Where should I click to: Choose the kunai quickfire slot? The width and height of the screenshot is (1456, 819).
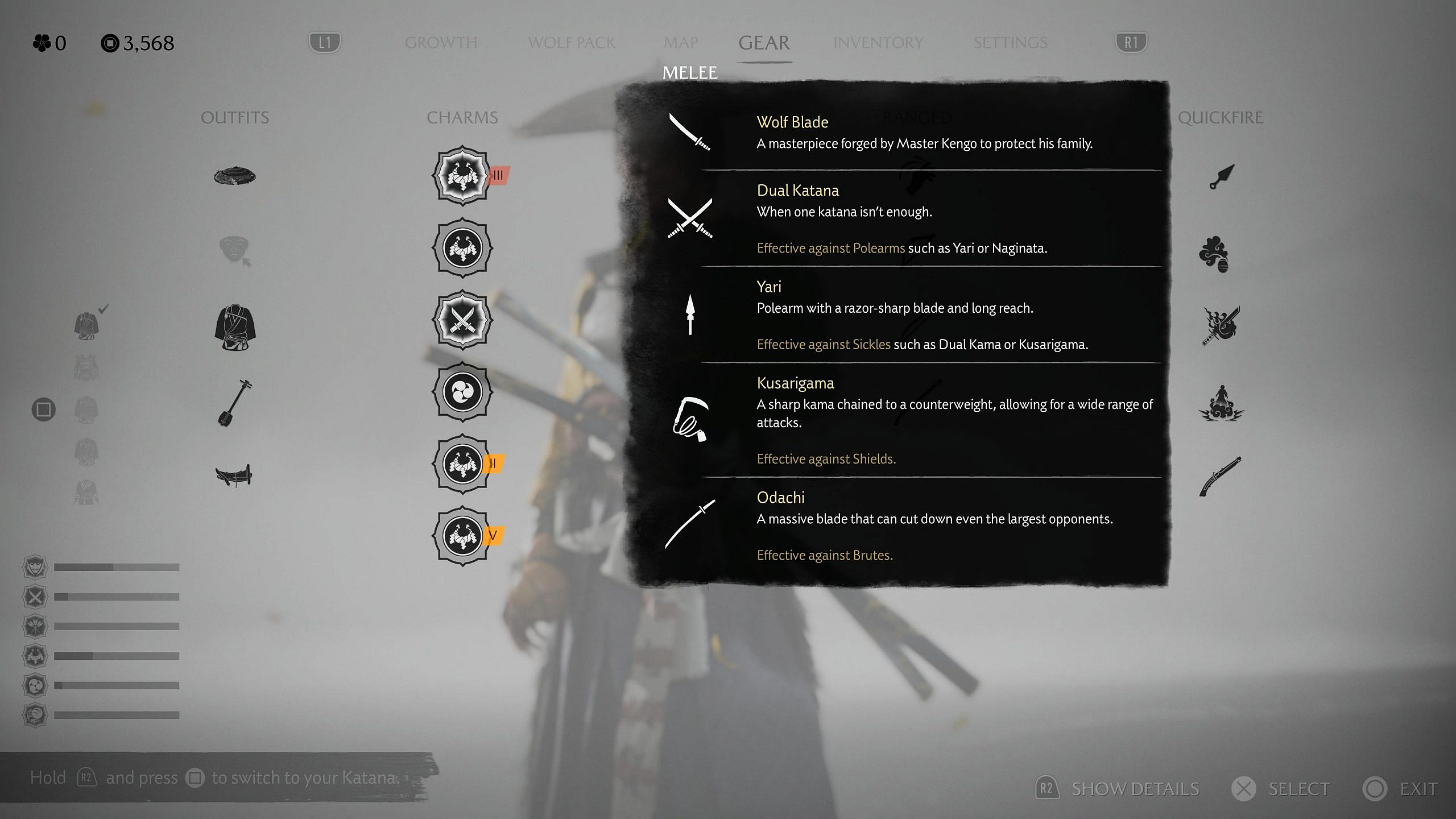pos(1221,177)
